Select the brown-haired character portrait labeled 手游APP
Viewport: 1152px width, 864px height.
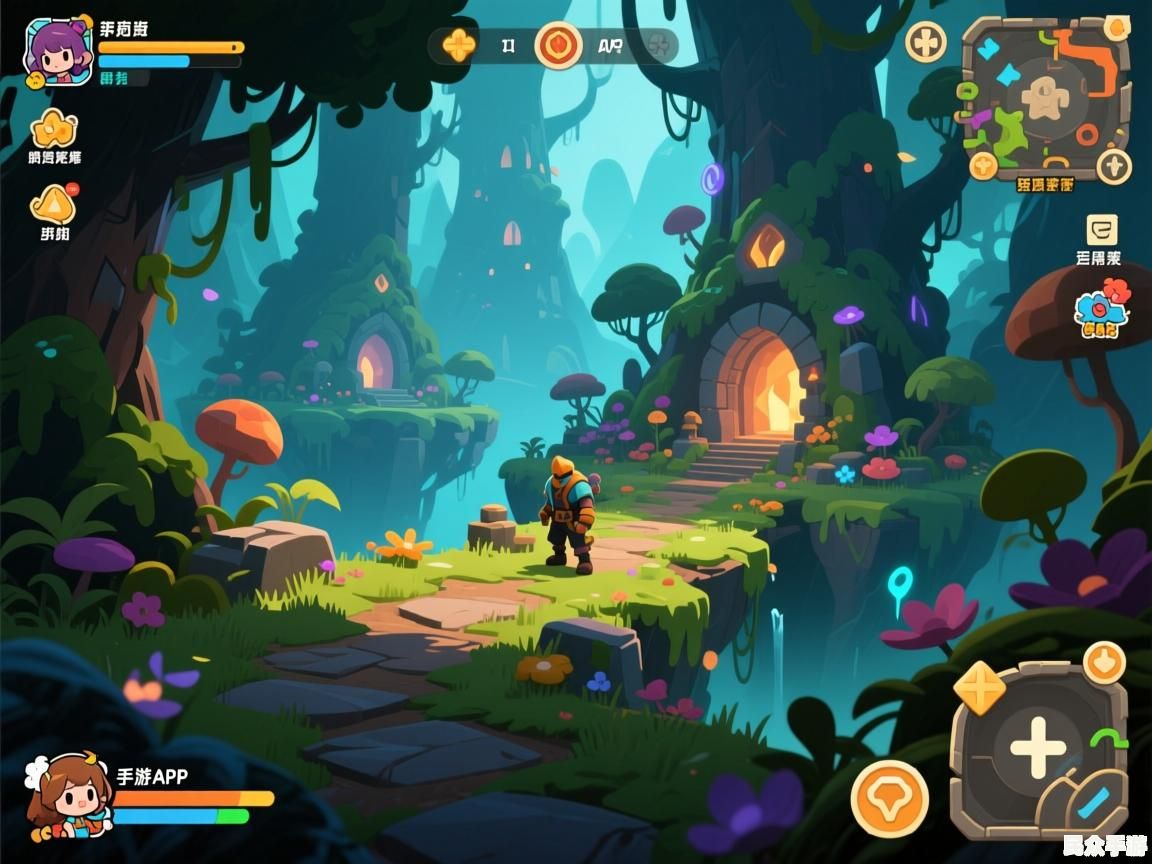(x=68, y=798)
